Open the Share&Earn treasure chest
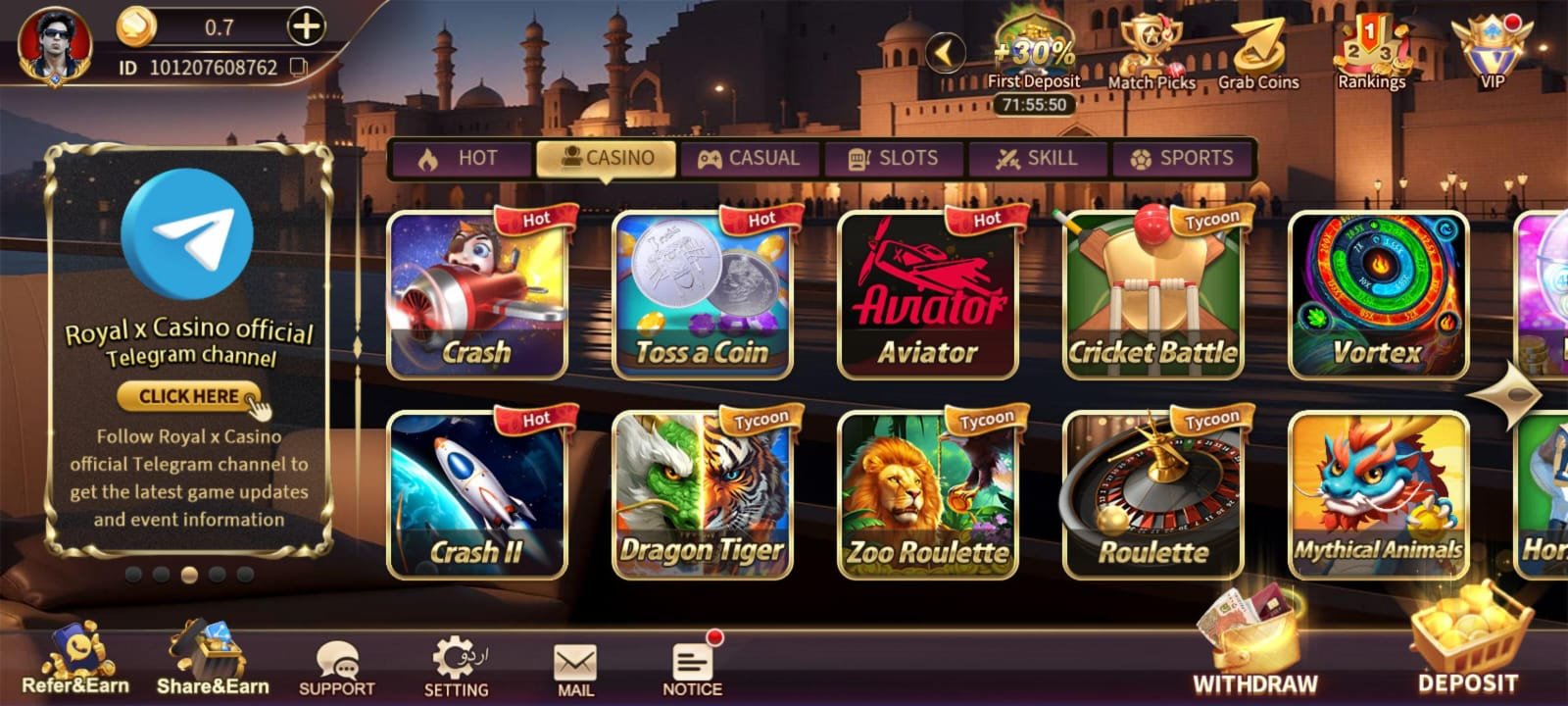Image resolution: width=1568 pixels, height=706 pixels. point(211,657)
